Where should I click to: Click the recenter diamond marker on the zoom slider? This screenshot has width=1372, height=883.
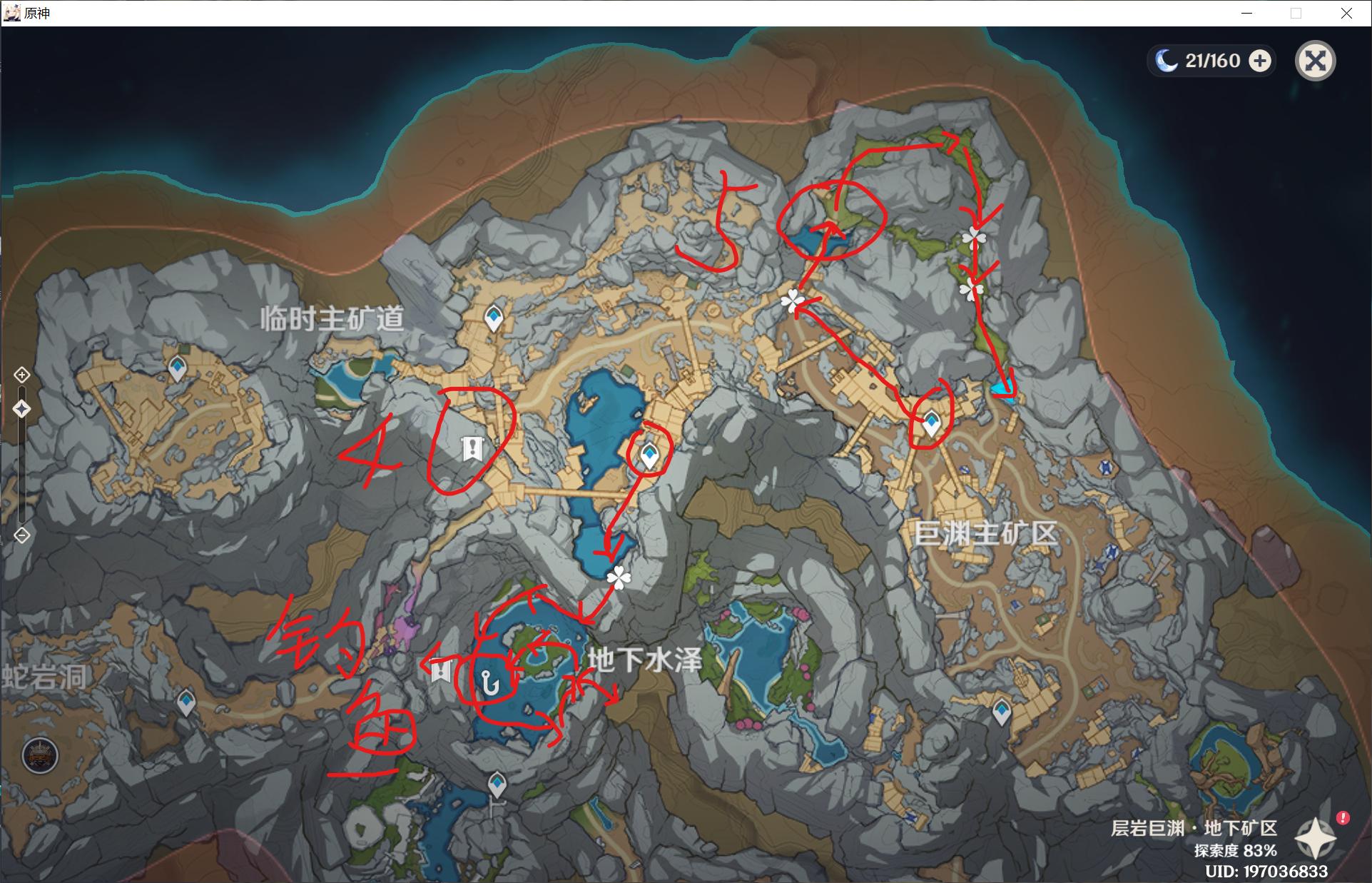(x=22, y=408)
